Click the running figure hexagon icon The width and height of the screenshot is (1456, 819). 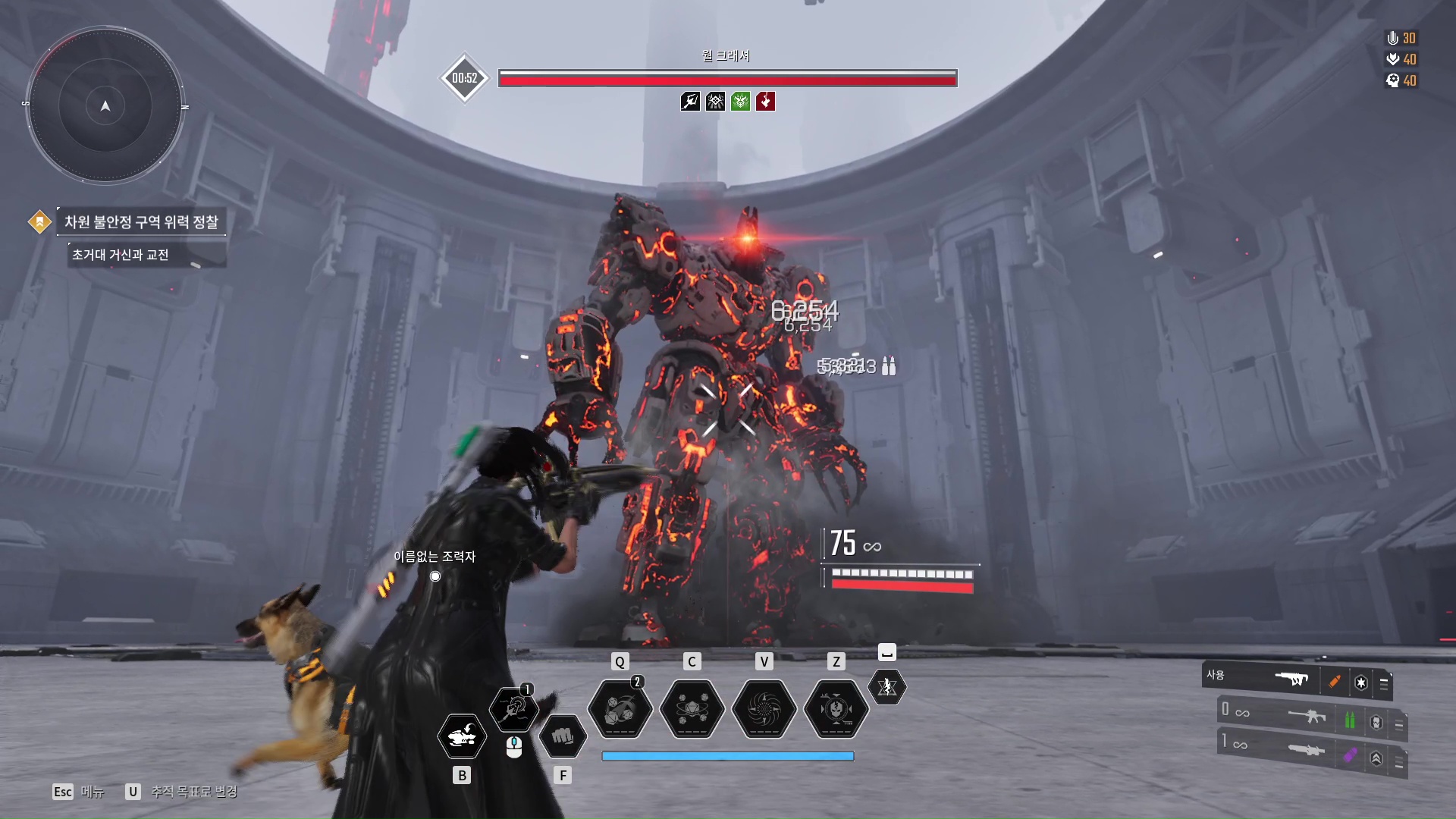point(886,687)
